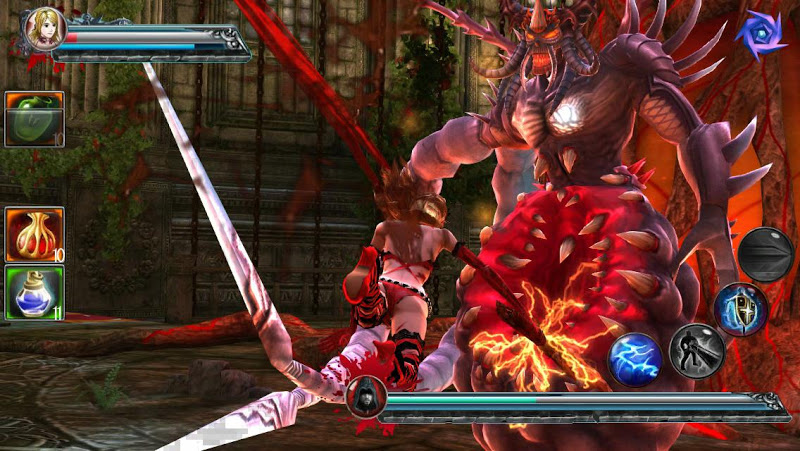Drink the red health potion

[x=35, y=235]
